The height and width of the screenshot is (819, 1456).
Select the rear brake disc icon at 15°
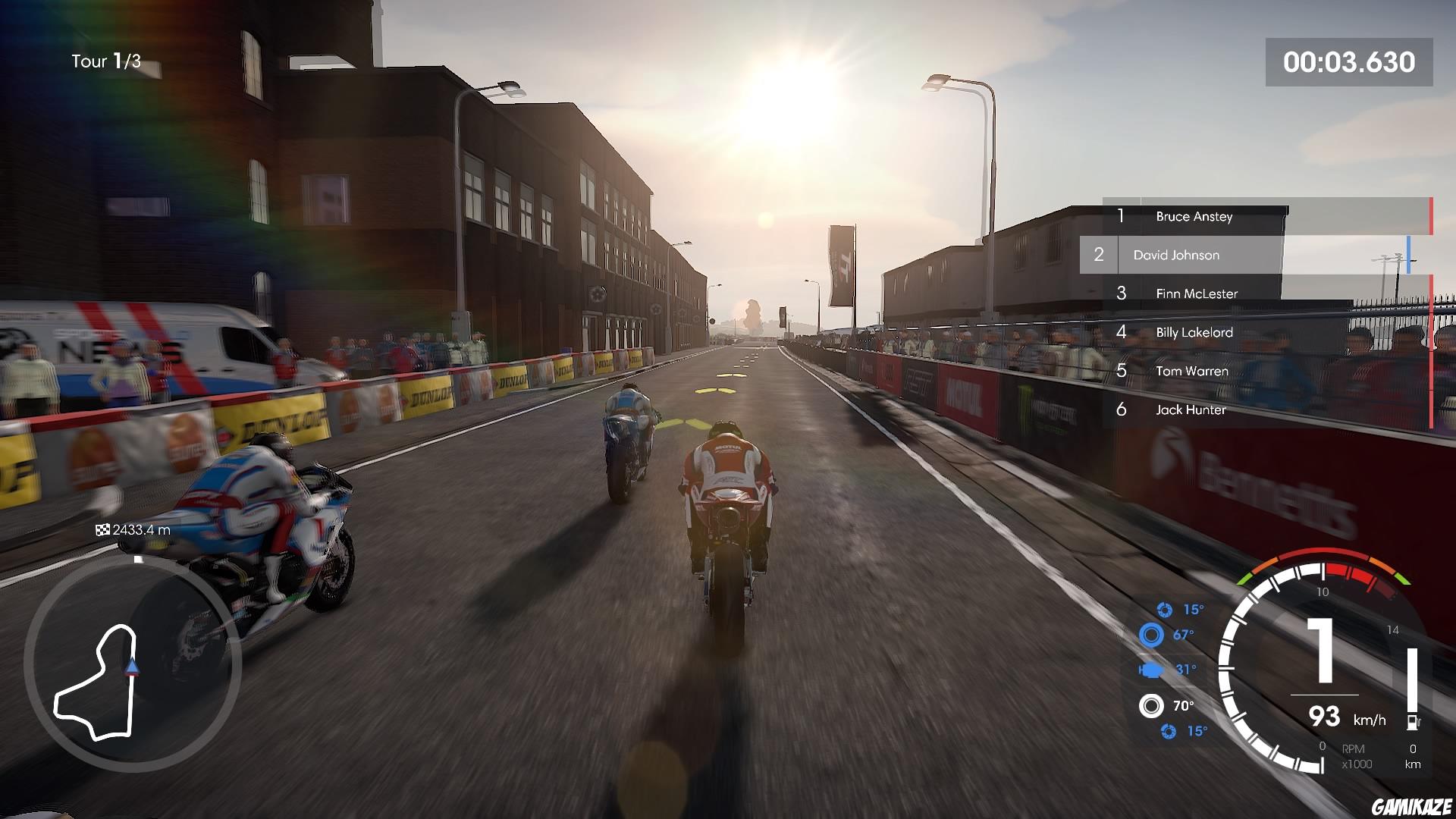(x=1169, y=731)
